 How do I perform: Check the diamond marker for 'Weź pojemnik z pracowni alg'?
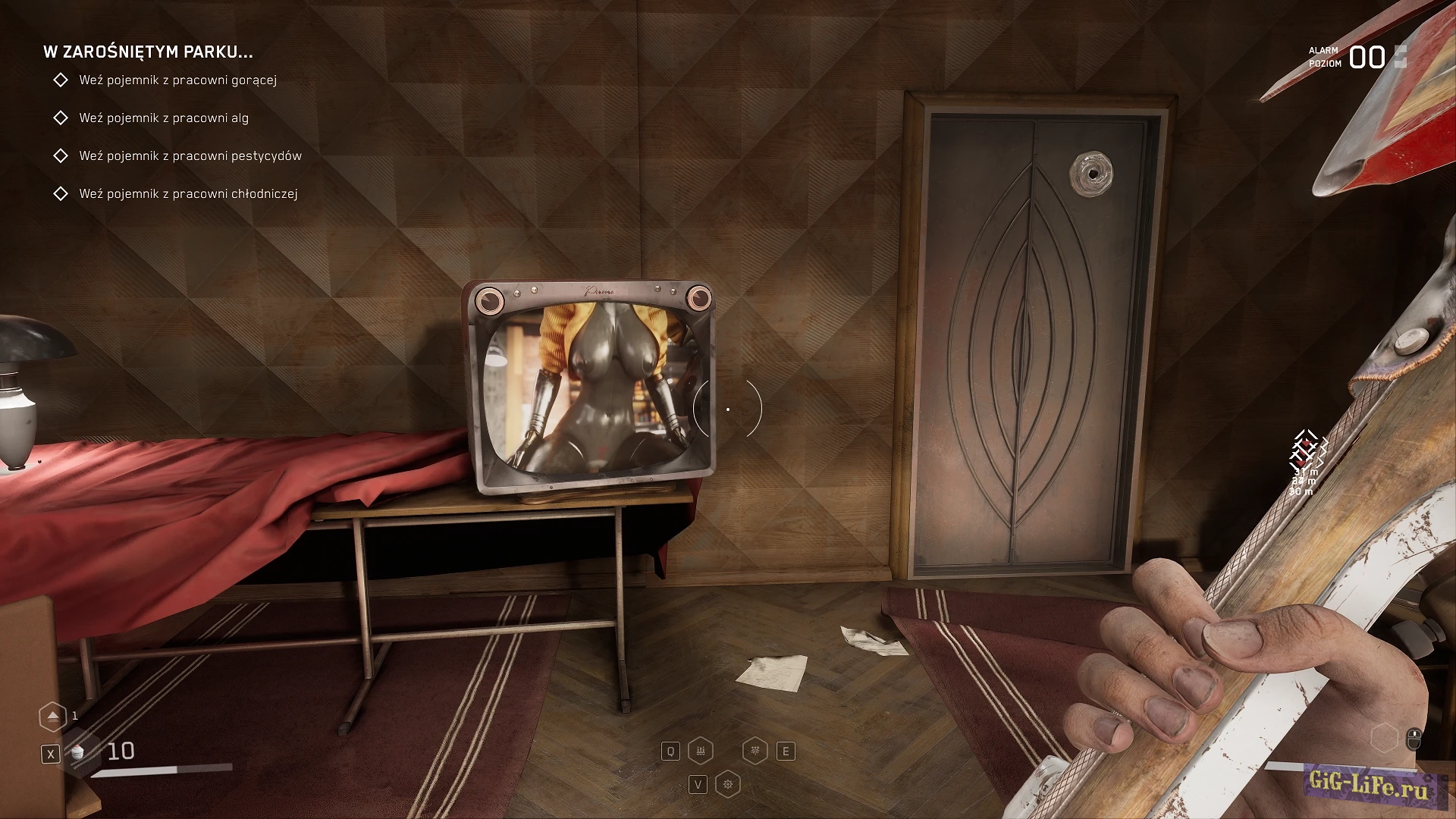(x=61, y=118)
